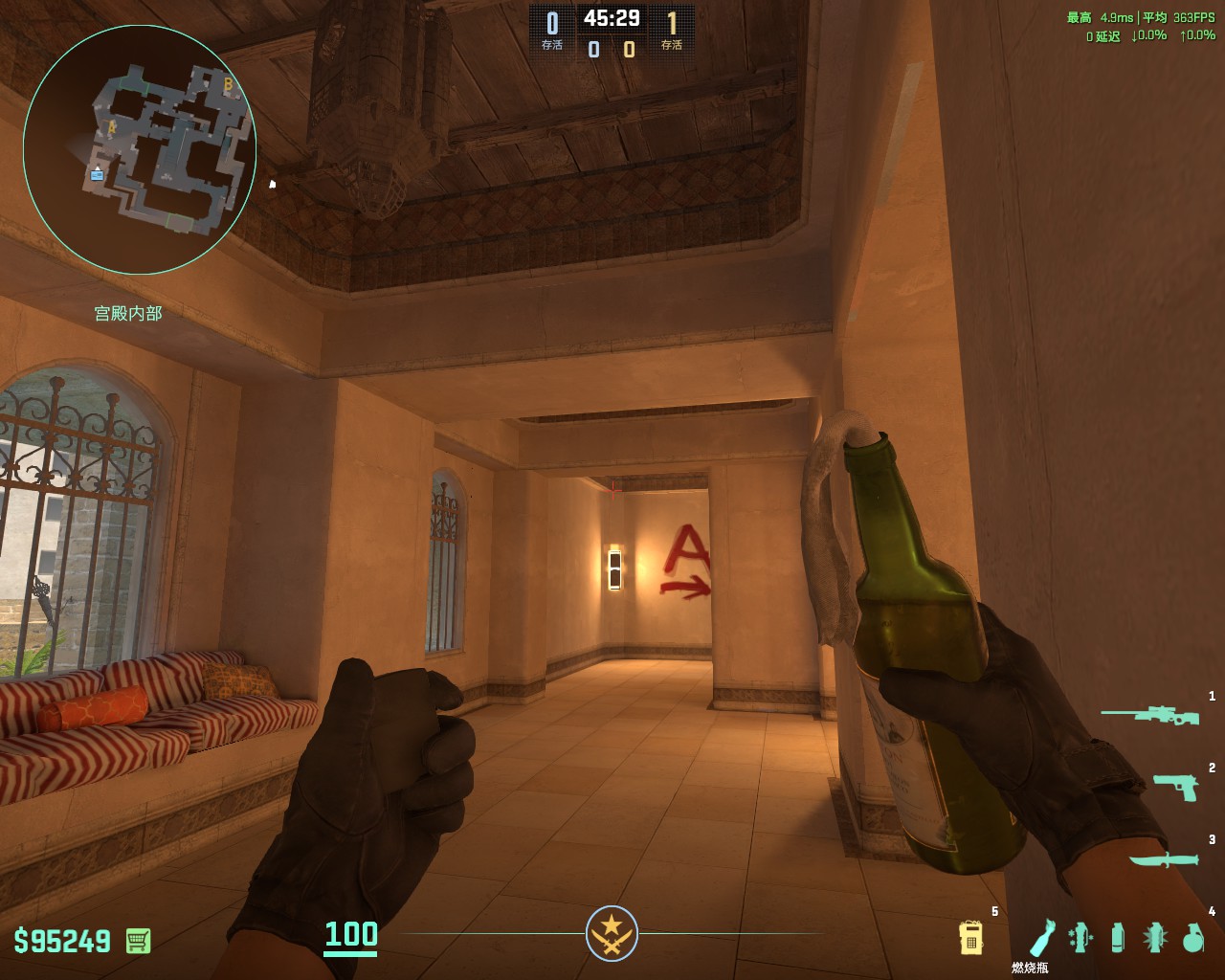Viewport: 1225px width, 980px height.
Task: Choose the Molotov bottle grenade icon
Action: click(1042, 937)
